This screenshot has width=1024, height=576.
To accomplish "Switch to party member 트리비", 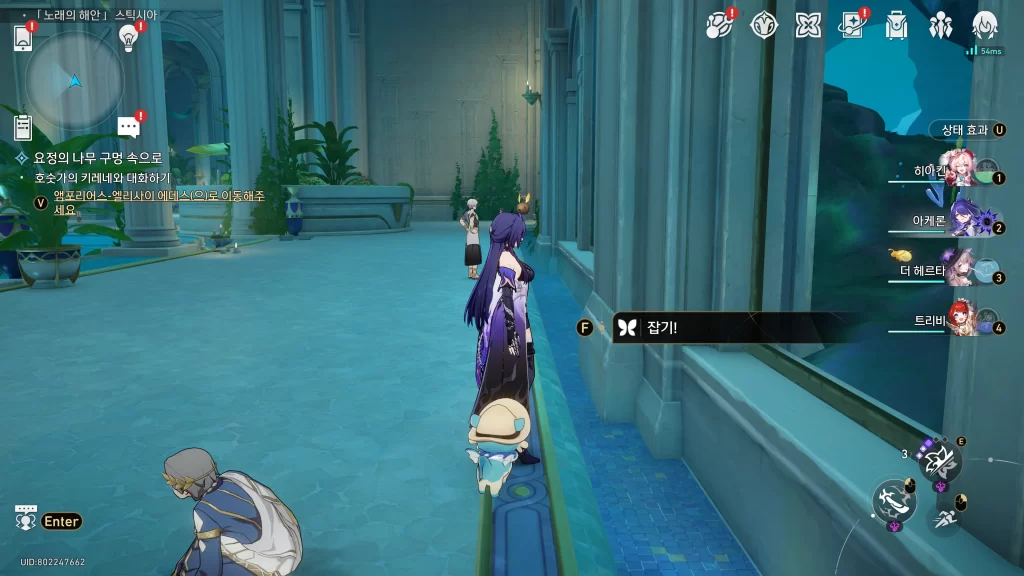I will [960, 320].
